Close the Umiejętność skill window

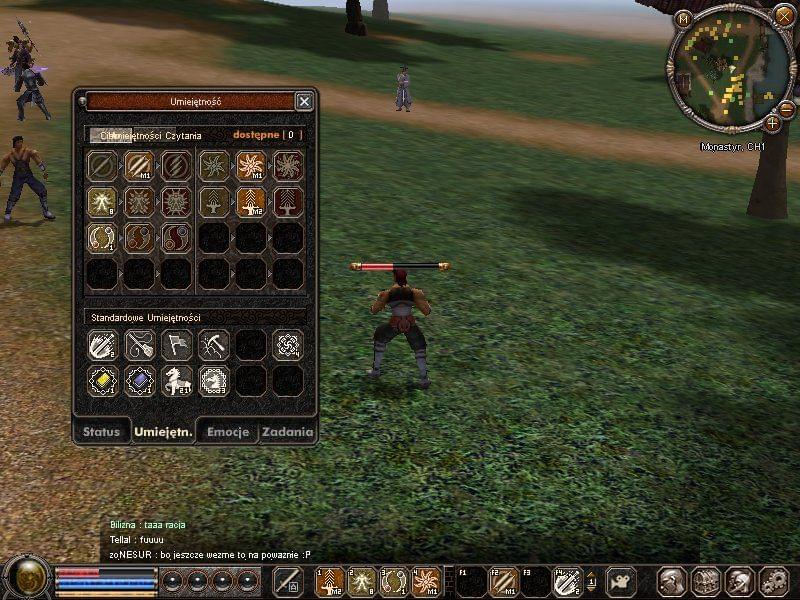point(304,101)
